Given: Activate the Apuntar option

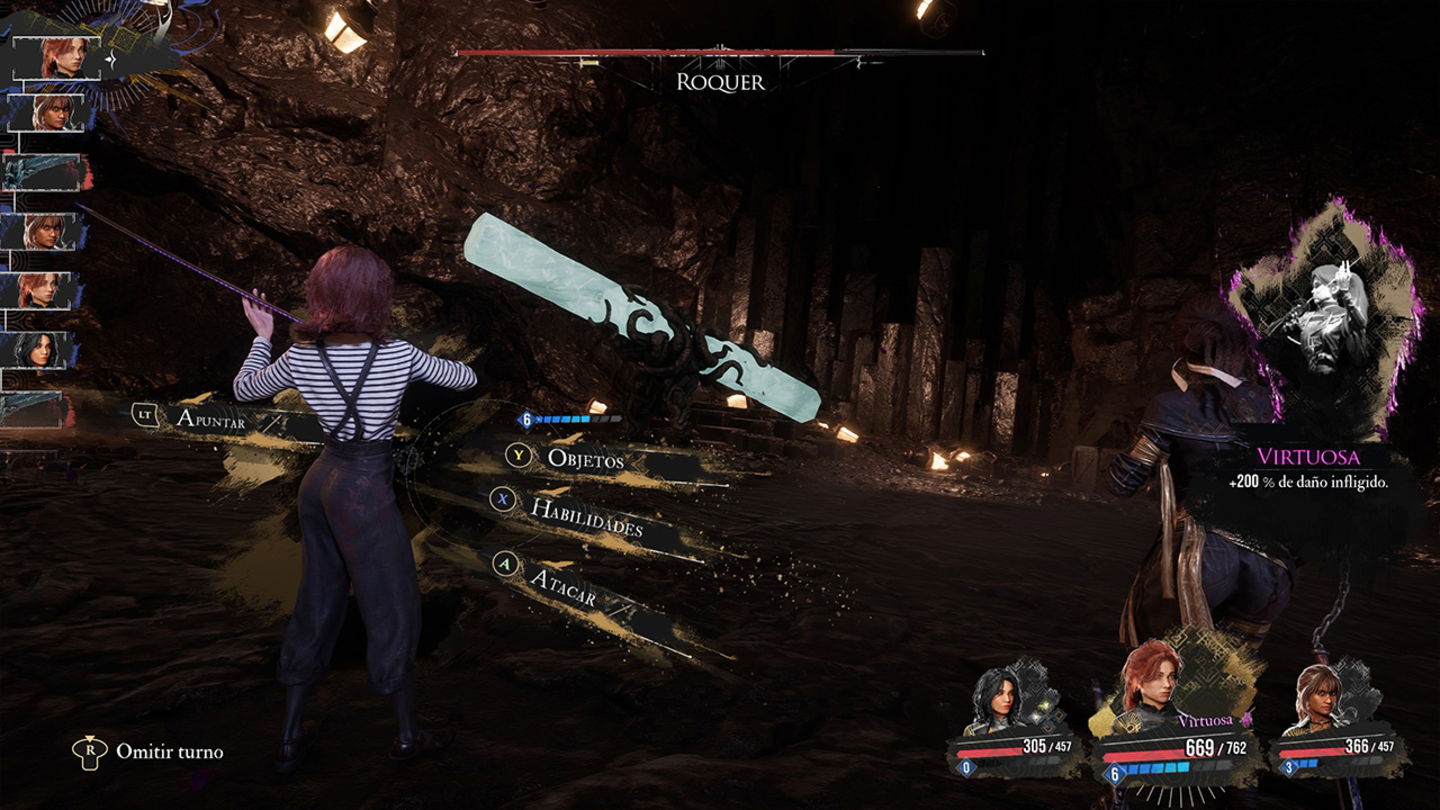Looking at the screenshot, I should (x=210, y=418).
